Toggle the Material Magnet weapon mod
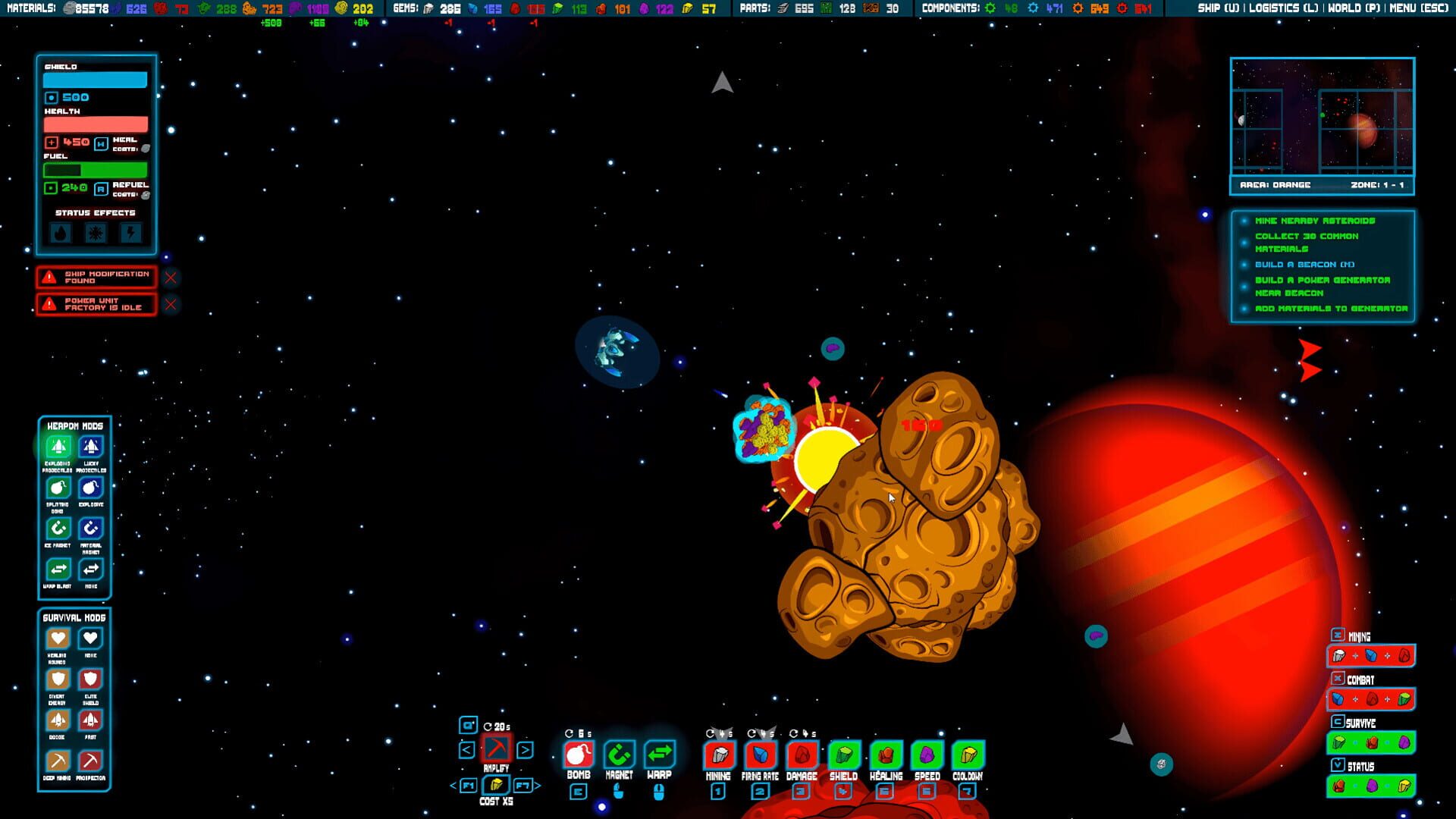The width and height of the screenshot is (1456, 819). pyautogui.click(x=90, y=529)
